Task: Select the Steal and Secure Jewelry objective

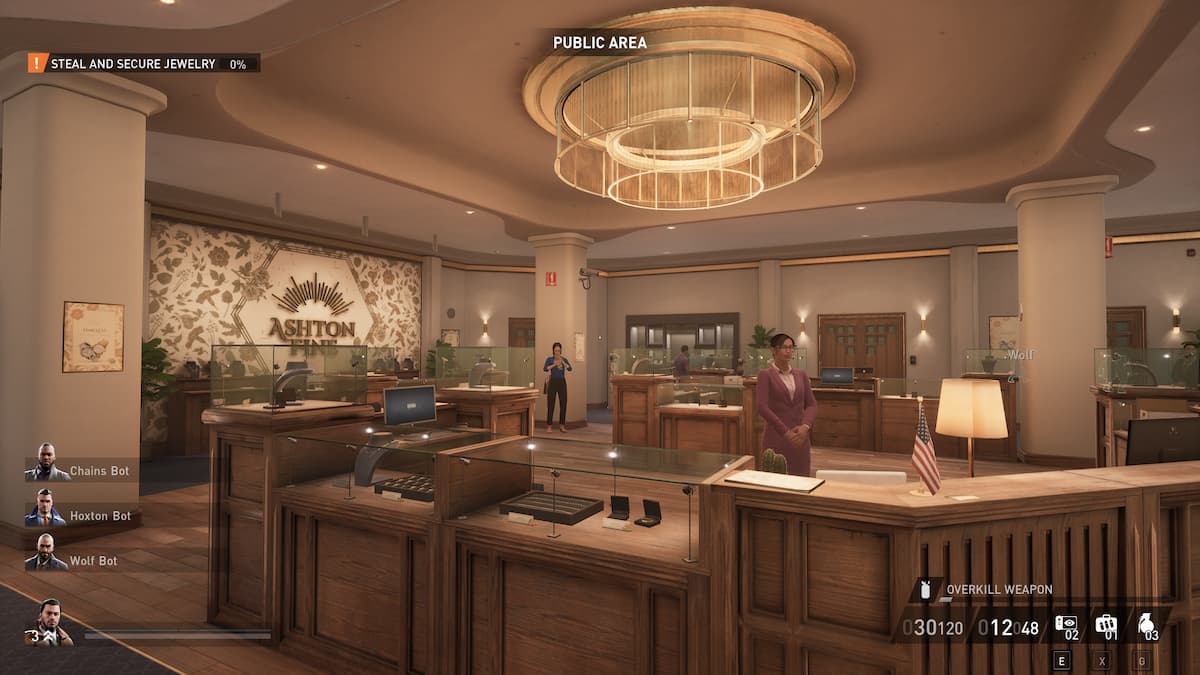Action: [133, 63]
